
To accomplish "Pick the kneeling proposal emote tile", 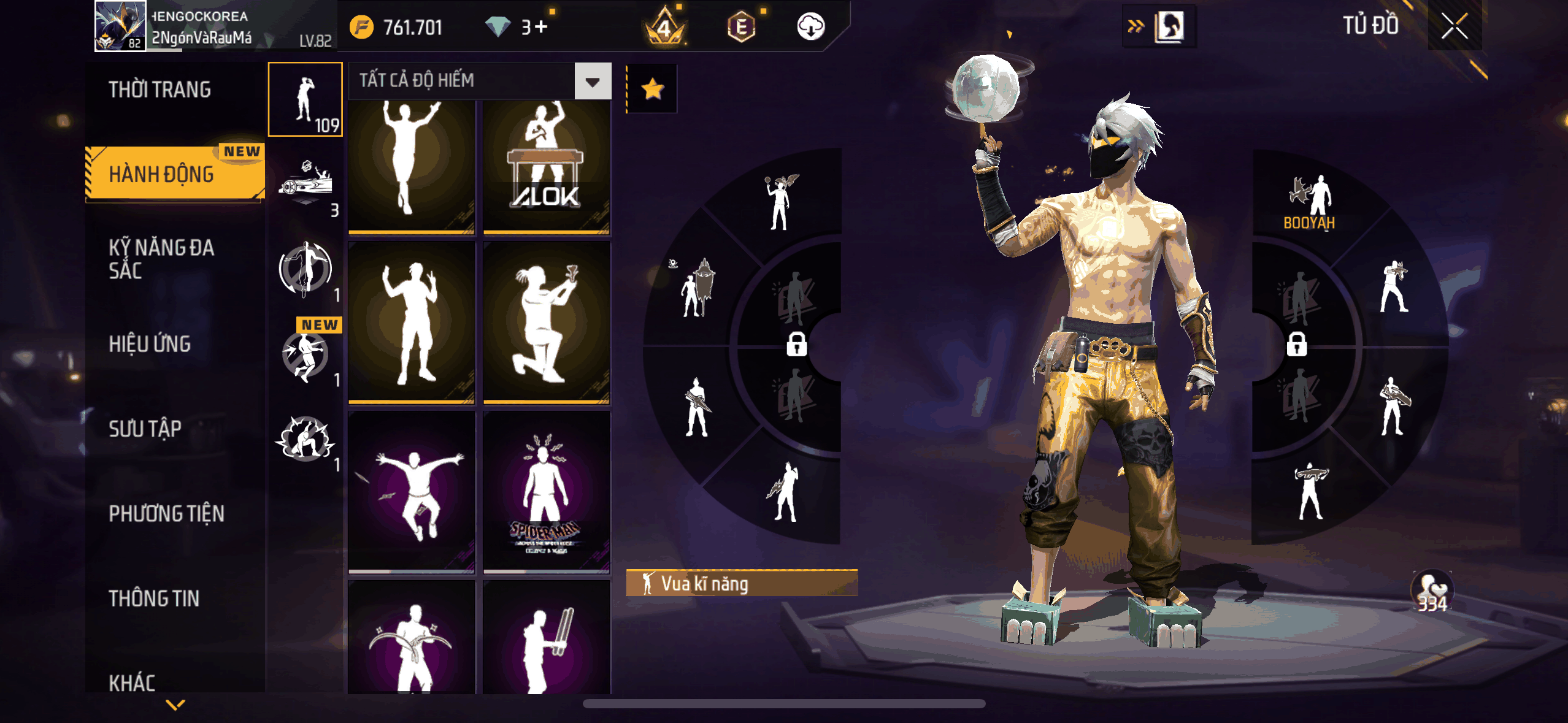I will click(x=546, y=323).
